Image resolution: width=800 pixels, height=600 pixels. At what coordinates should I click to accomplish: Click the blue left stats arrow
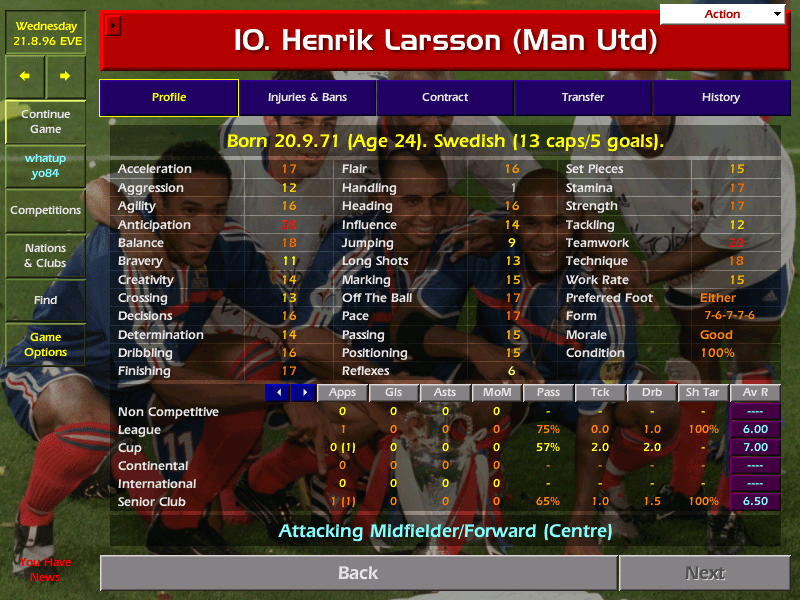pos(277,392)
